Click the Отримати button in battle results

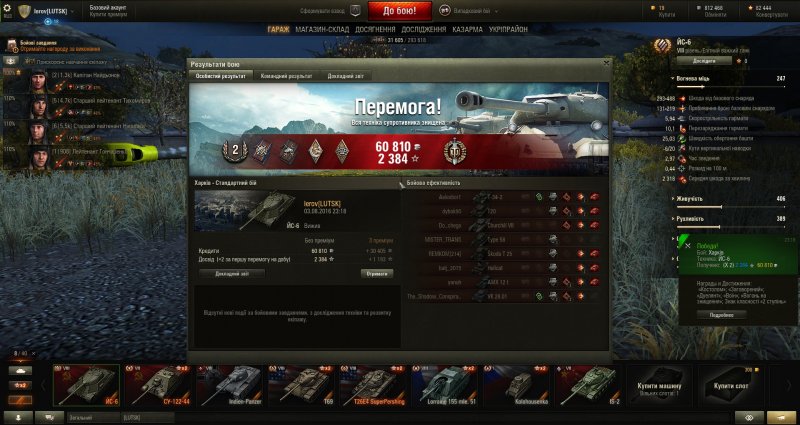tap(376, 272)
